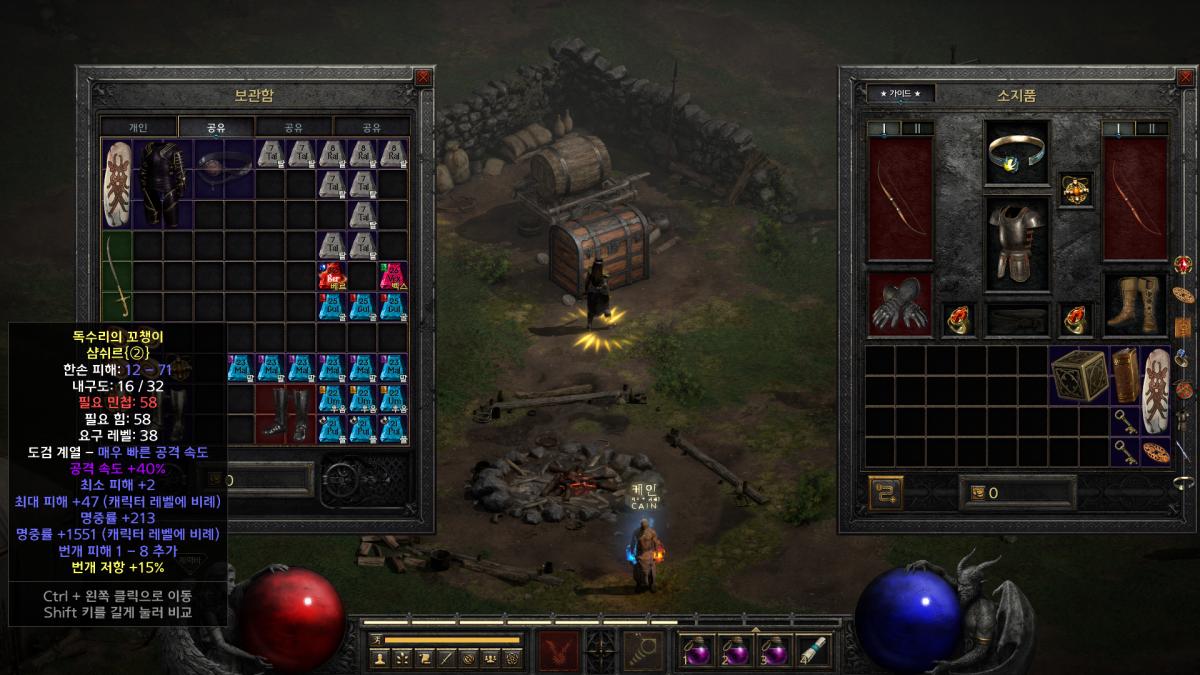This screenshot has height=675, width=1200.
Task: Switch to the personal stash tab
Action: tap(138, 127)
